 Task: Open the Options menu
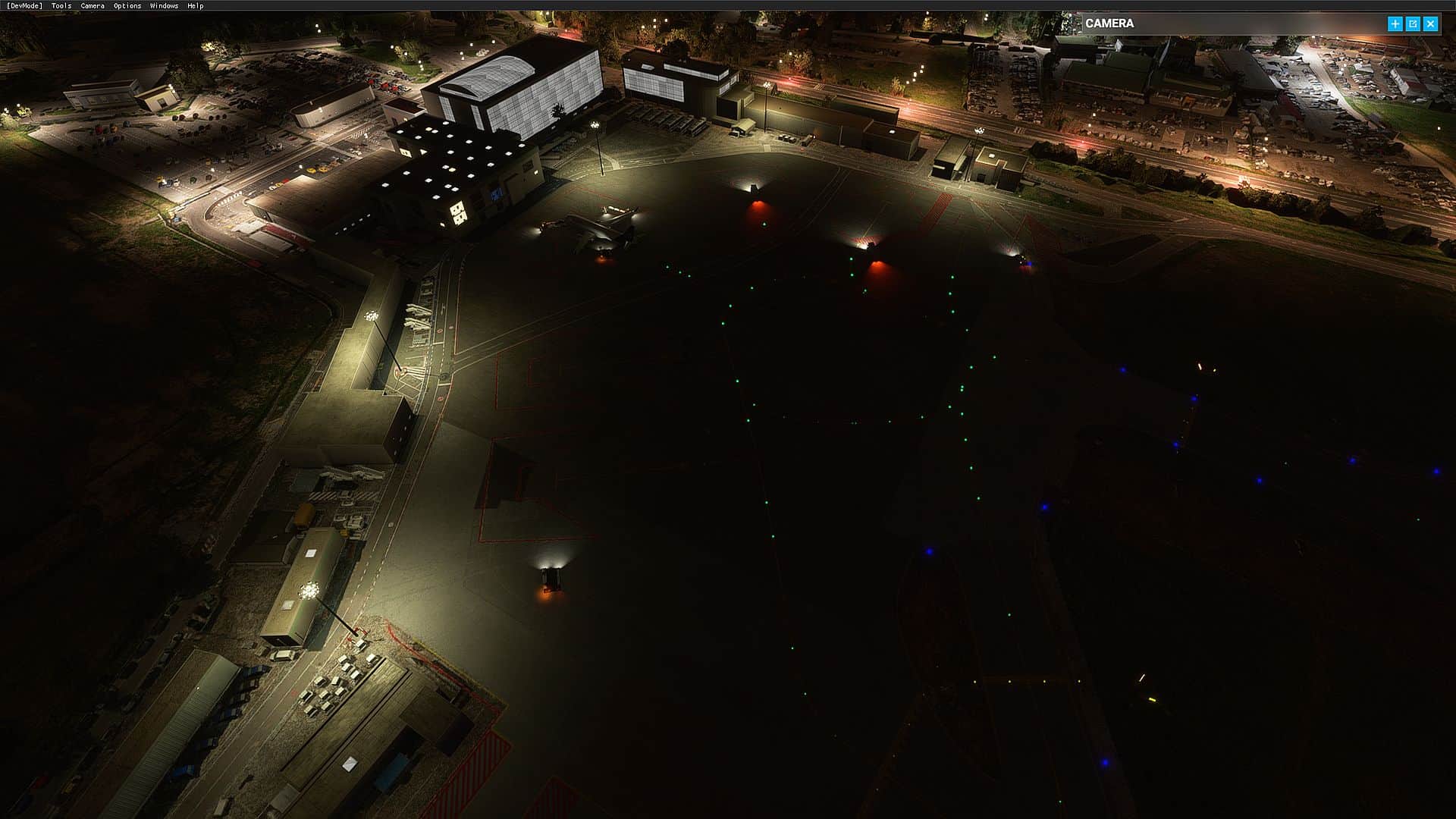pos(127,6)
